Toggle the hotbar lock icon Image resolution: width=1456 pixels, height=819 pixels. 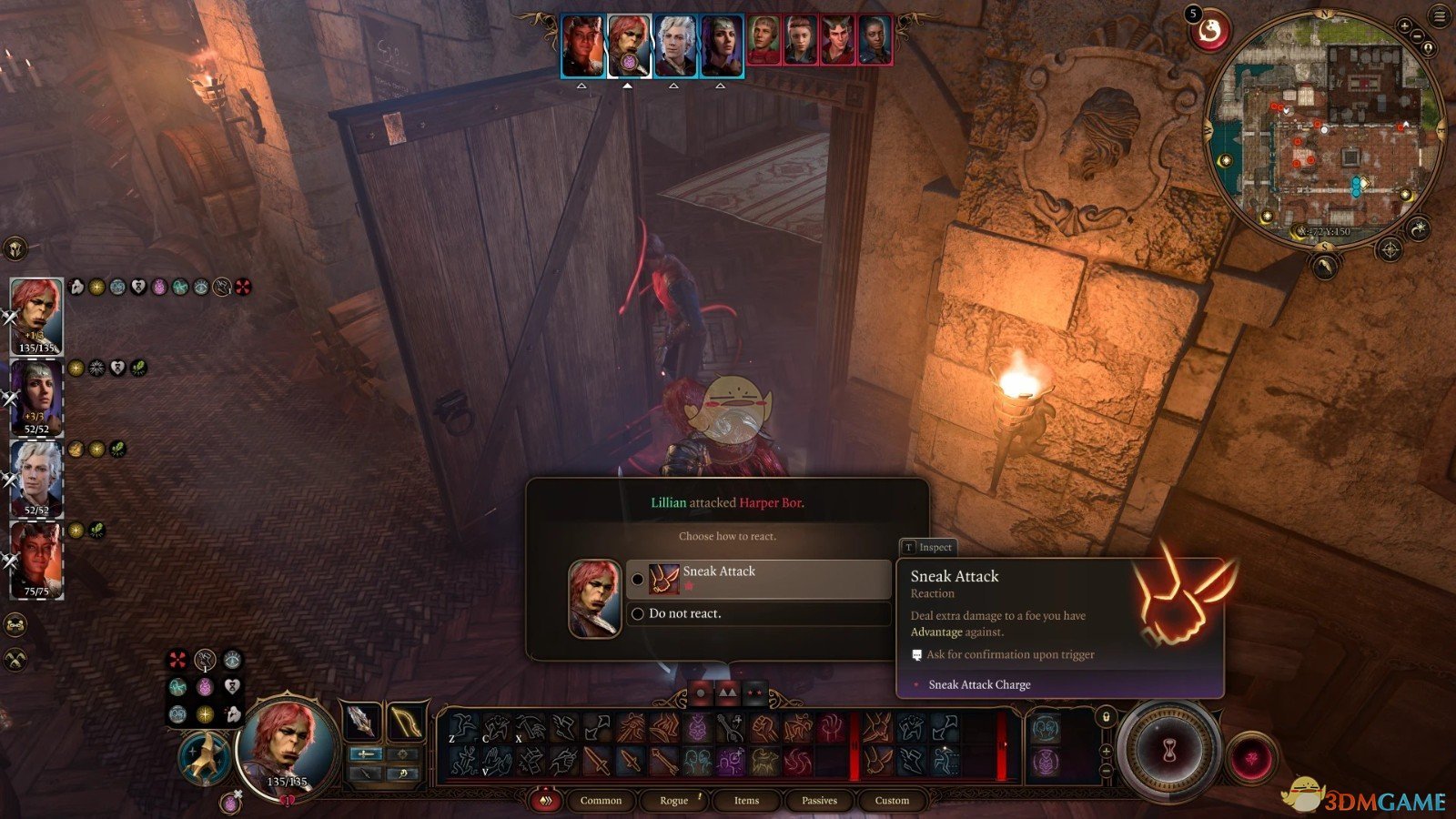tap(1106, 717)
